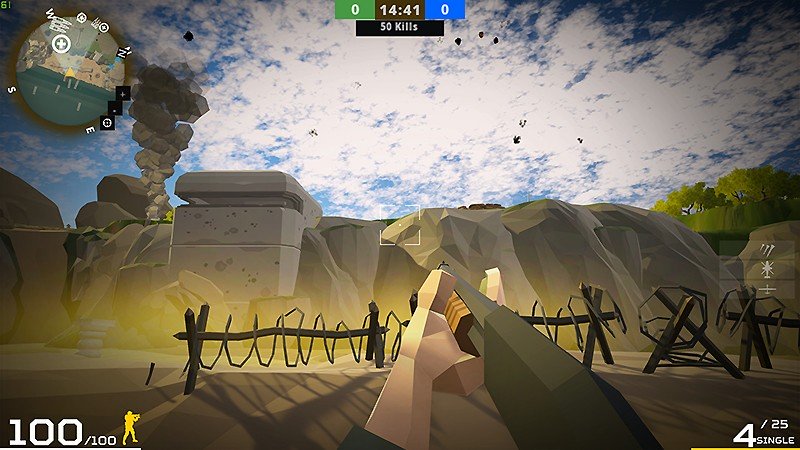Image resolution: width=800 pixels, height=450 pixels.
Task: Recenter minimap with the crosshair button
Action: pyautogui.click(x=105, y=122)
